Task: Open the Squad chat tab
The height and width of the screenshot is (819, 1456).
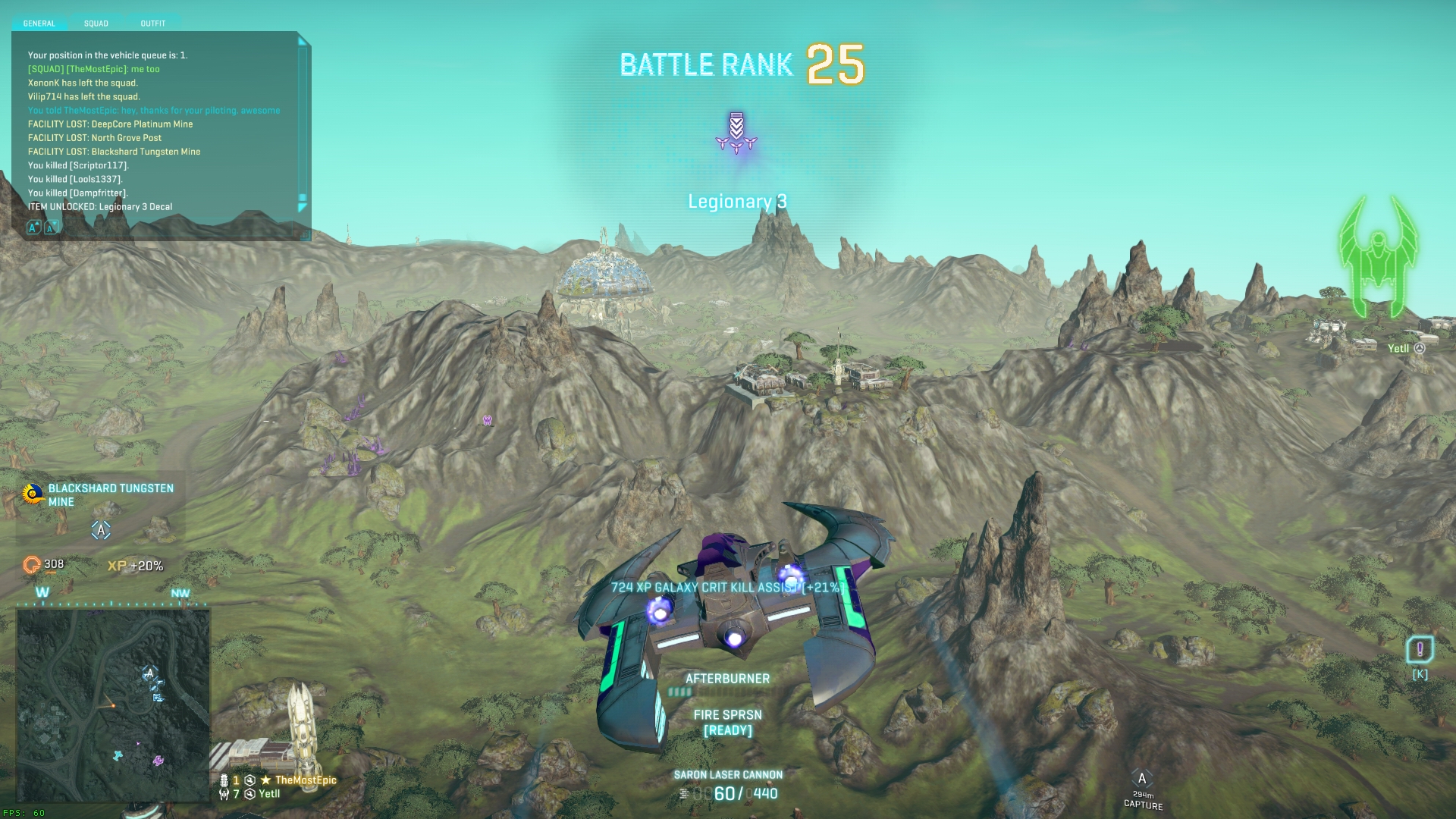Action: [x=96, y=24]
